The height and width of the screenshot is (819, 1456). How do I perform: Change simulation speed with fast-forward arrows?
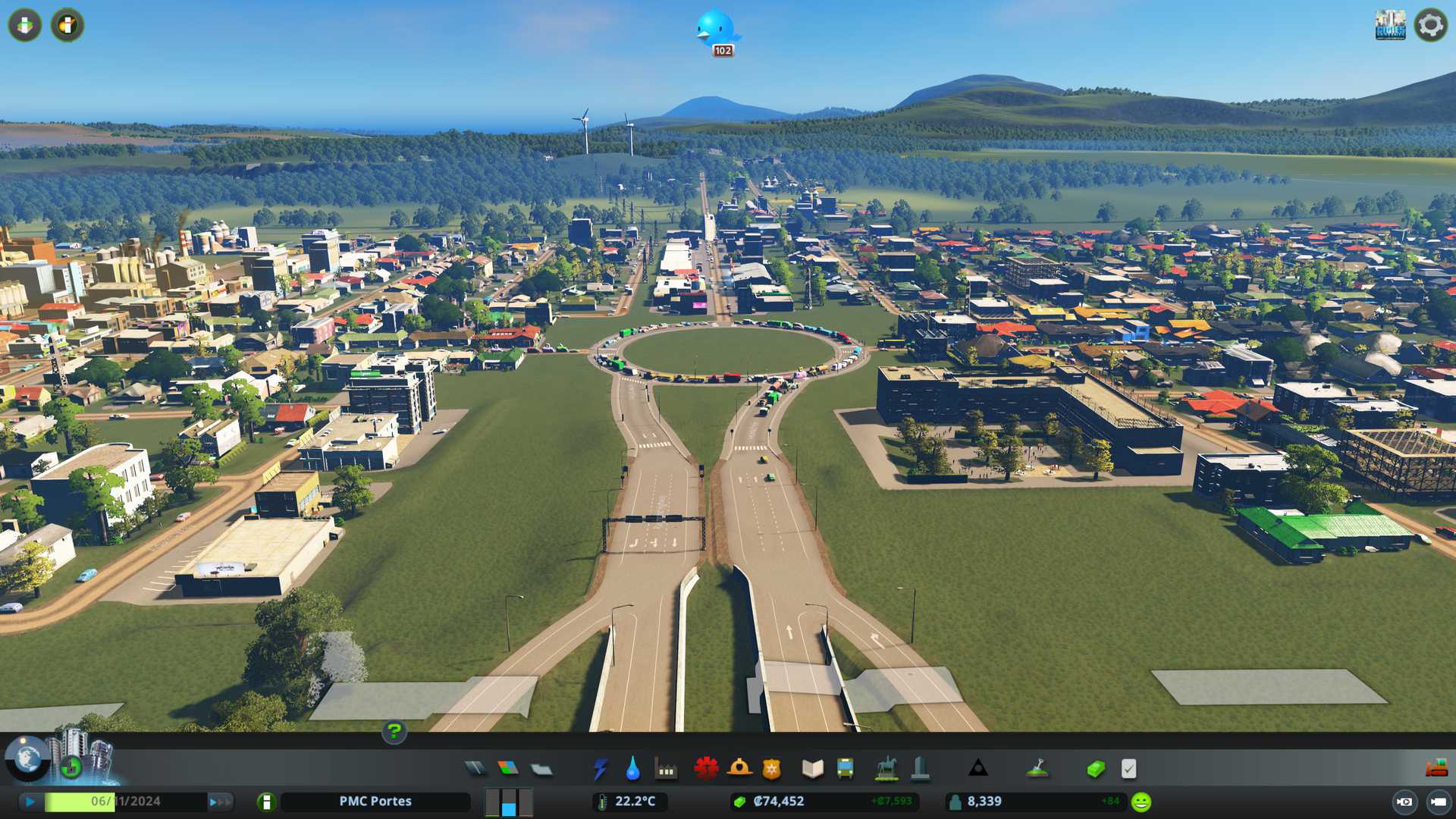coord(220,802)
